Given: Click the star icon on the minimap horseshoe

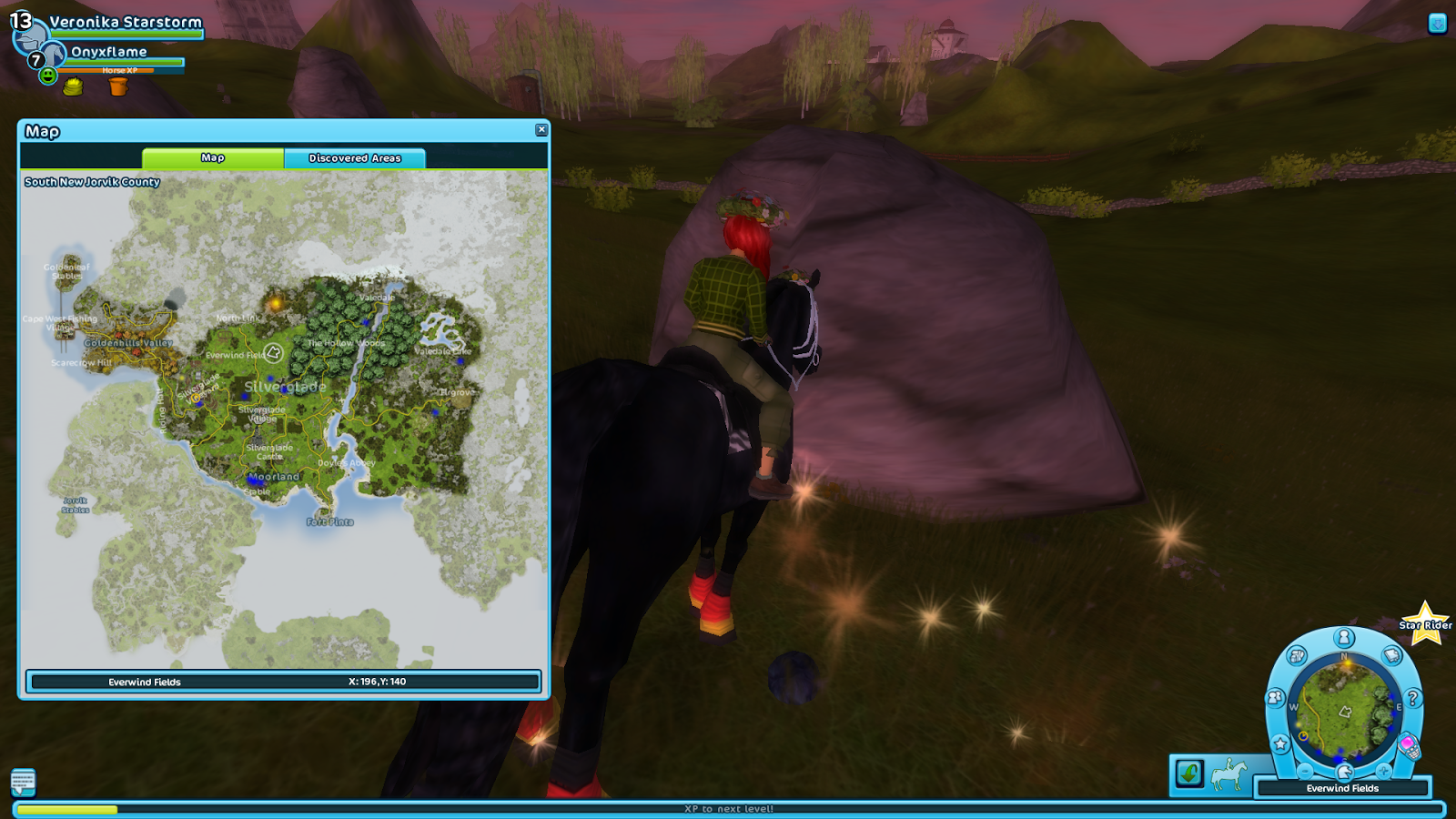Looking at the screenshot, I should point(1279,743).
